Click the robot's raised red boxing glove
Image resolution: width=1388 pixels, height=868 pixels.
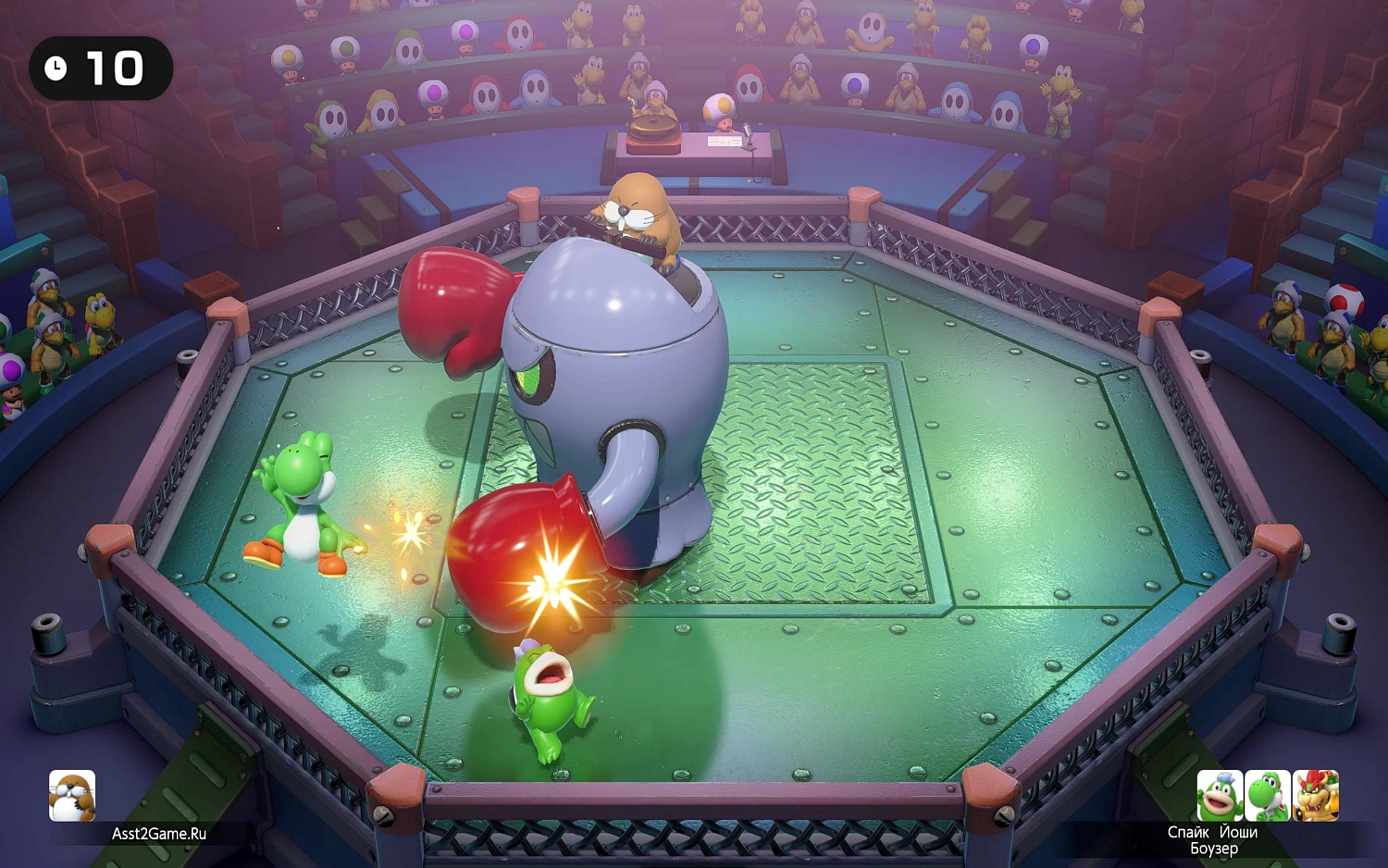pos(451,305)
